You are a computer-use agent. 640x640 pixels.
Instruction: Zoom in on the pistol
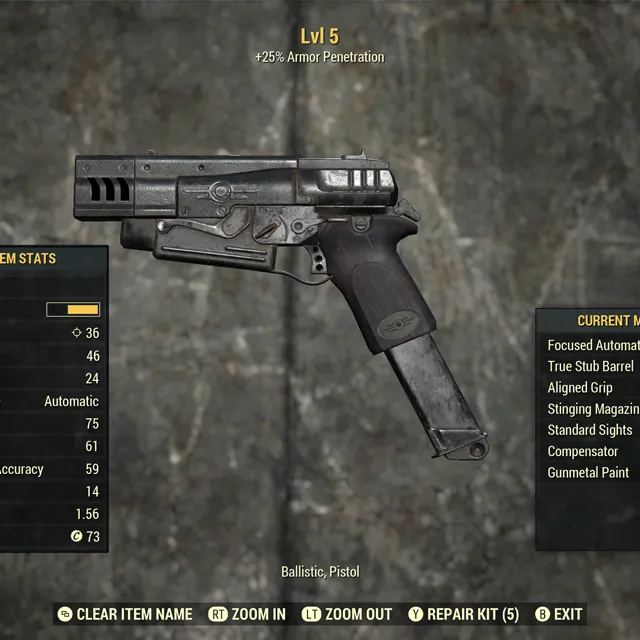pos(248,614)
